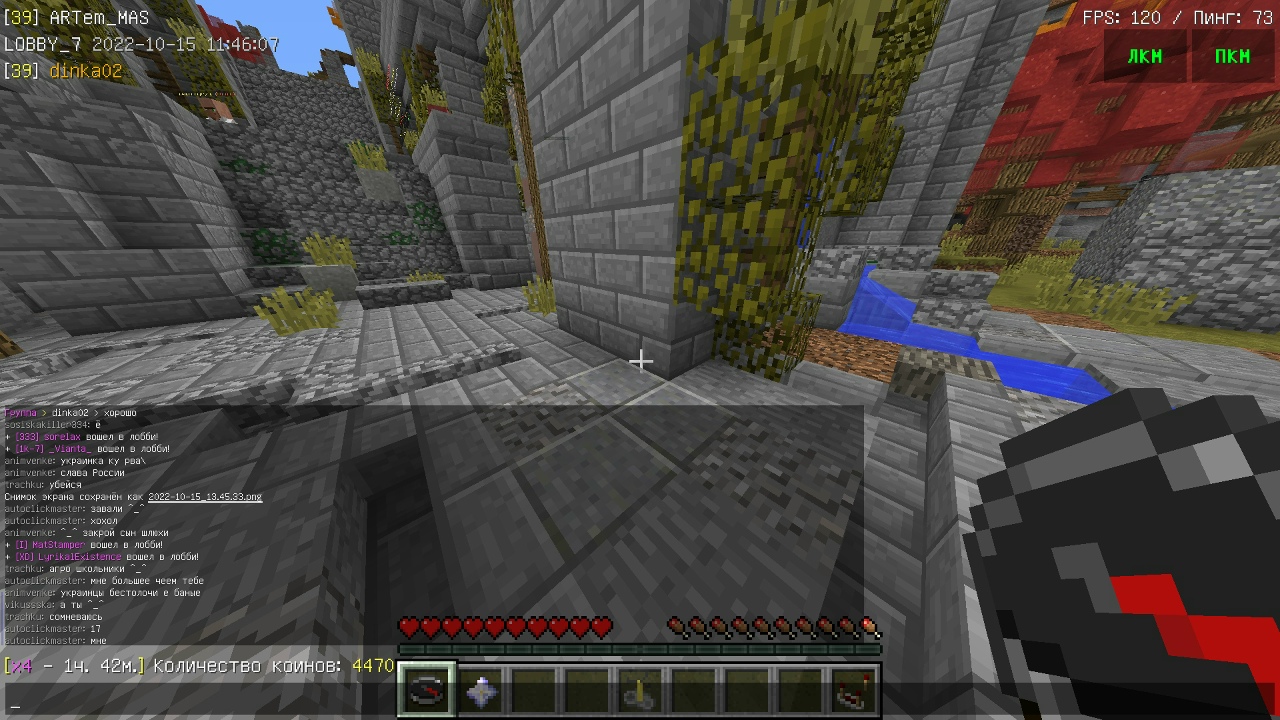1280x720 pixels.
Task: Select the redstone comparator hotbar slot
Action: [853, 691]
